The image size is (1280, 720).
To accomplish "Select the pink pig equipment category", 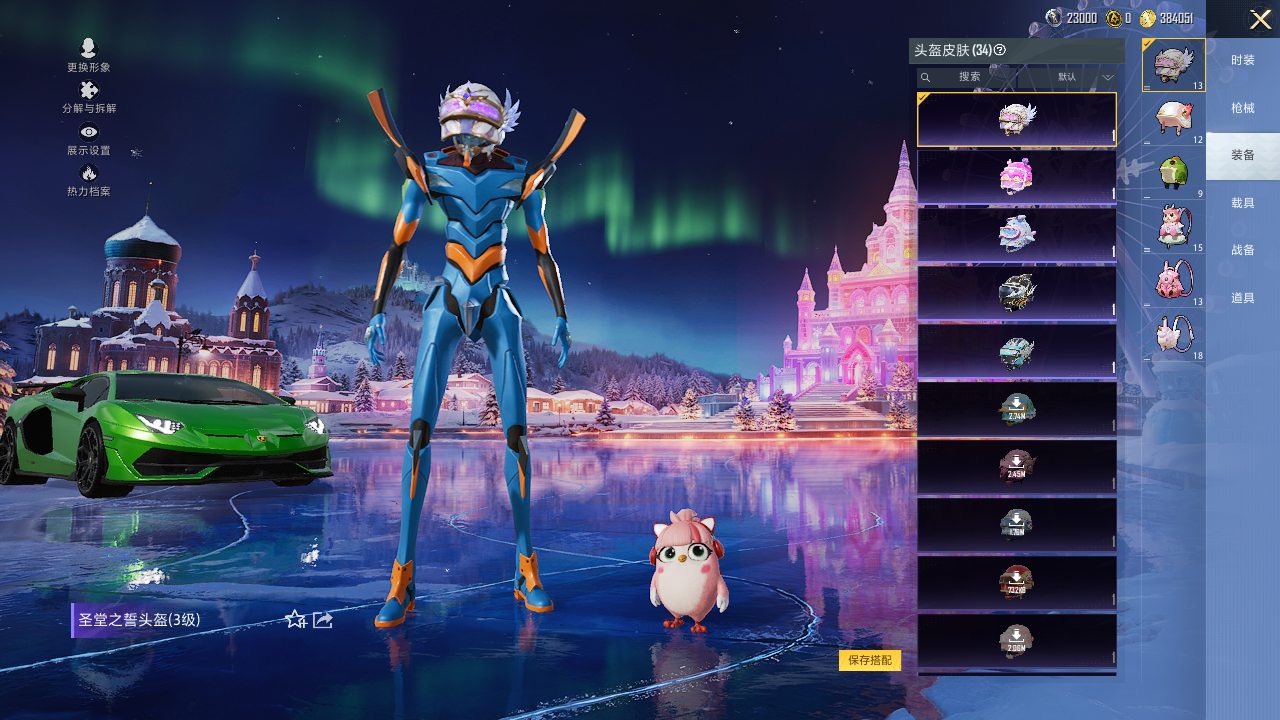I will (x=1174, y=118).
